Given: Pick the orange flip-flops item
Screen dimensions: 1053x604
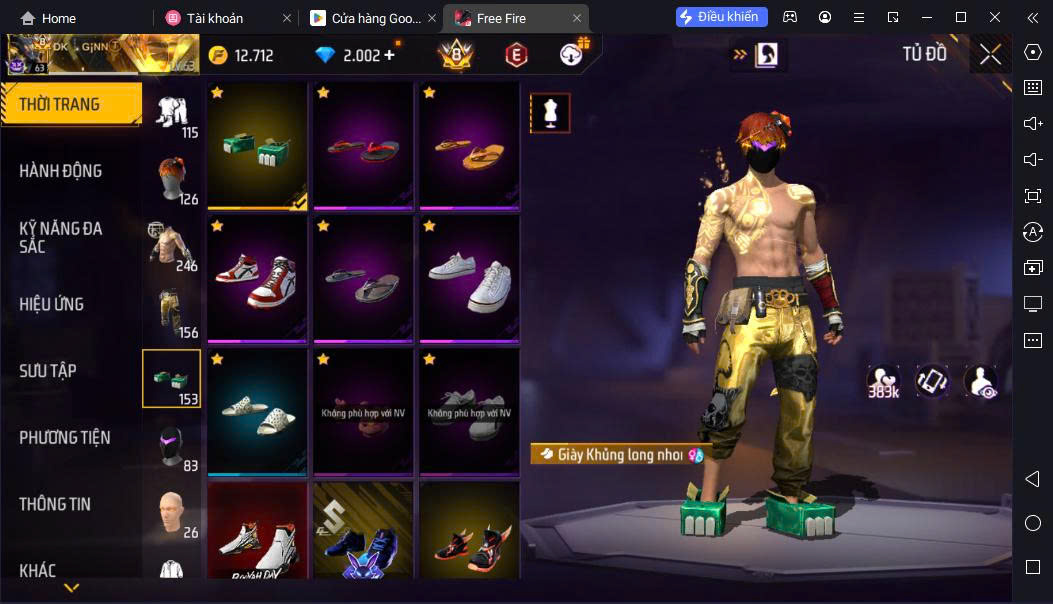Looking at the screenshot, I should [469, 145].
